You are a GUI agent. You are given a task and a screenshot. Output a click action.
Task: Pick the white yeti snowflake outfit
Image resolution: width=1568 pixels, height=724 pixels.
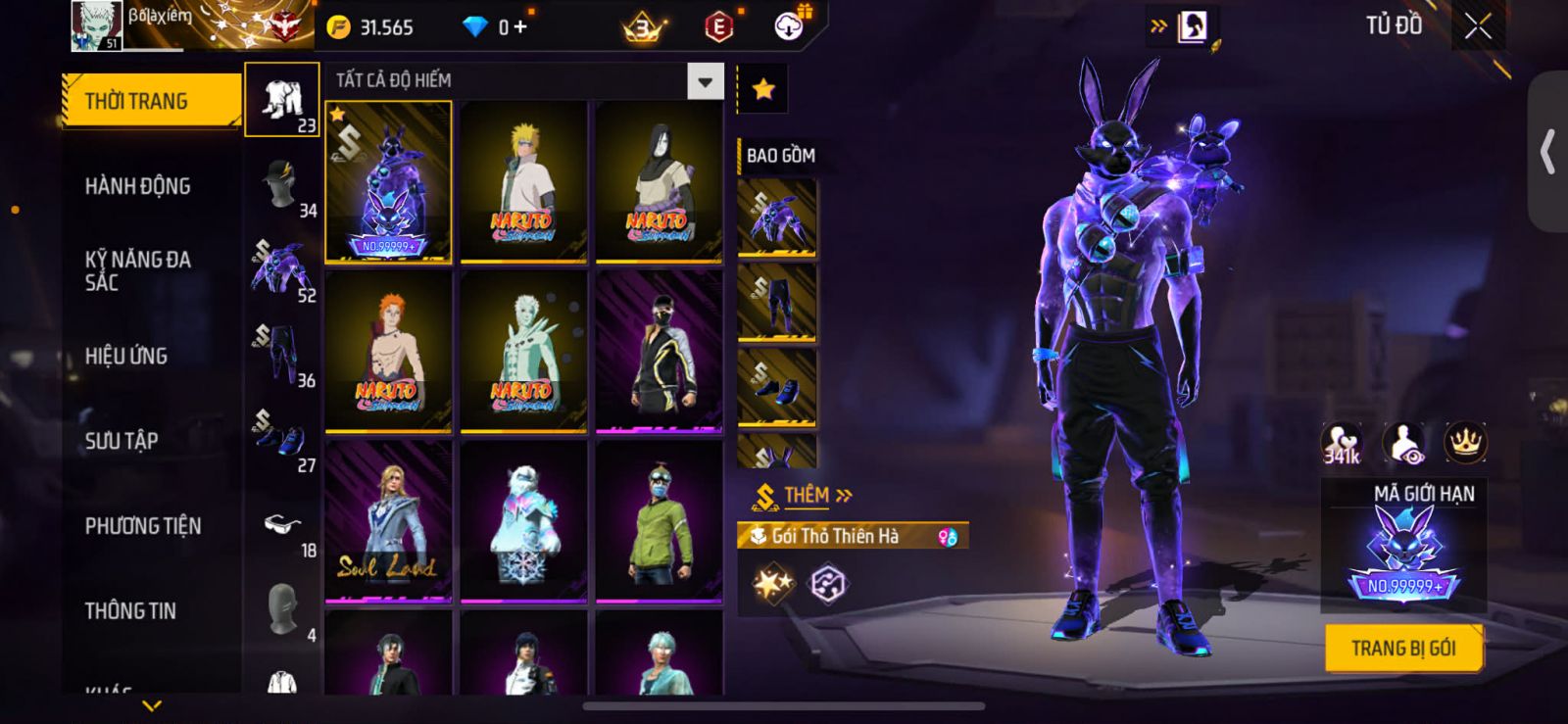pos(524,521)
